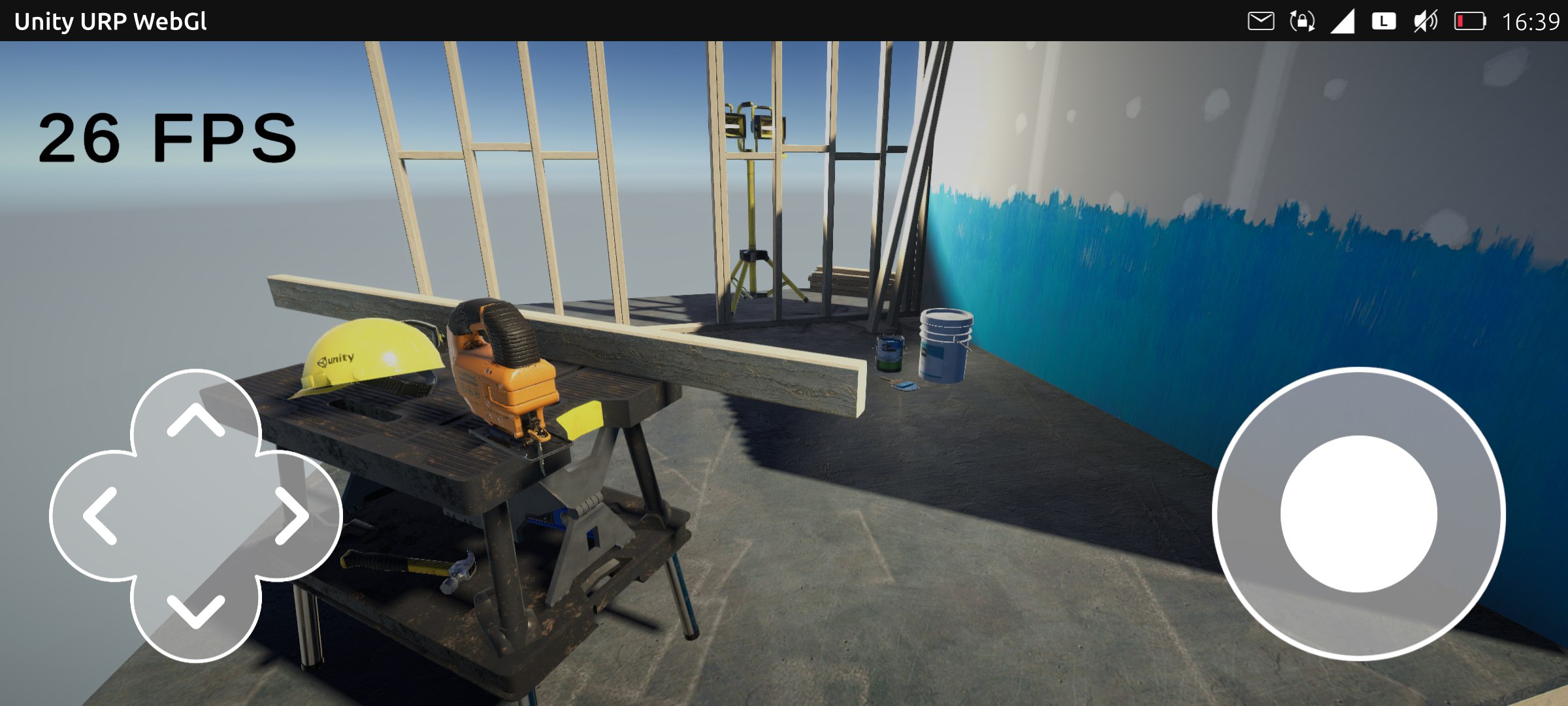Click the battery indicator in status bar
Viewport: 1568px width, 706px height.
coord(1469,22)
